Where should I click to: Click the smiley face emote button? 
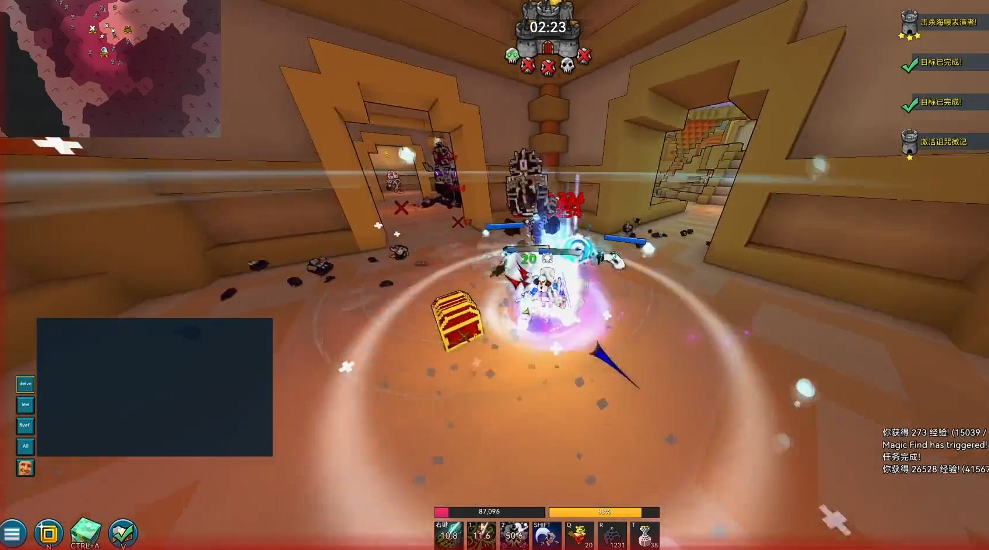tap(25, 467)
